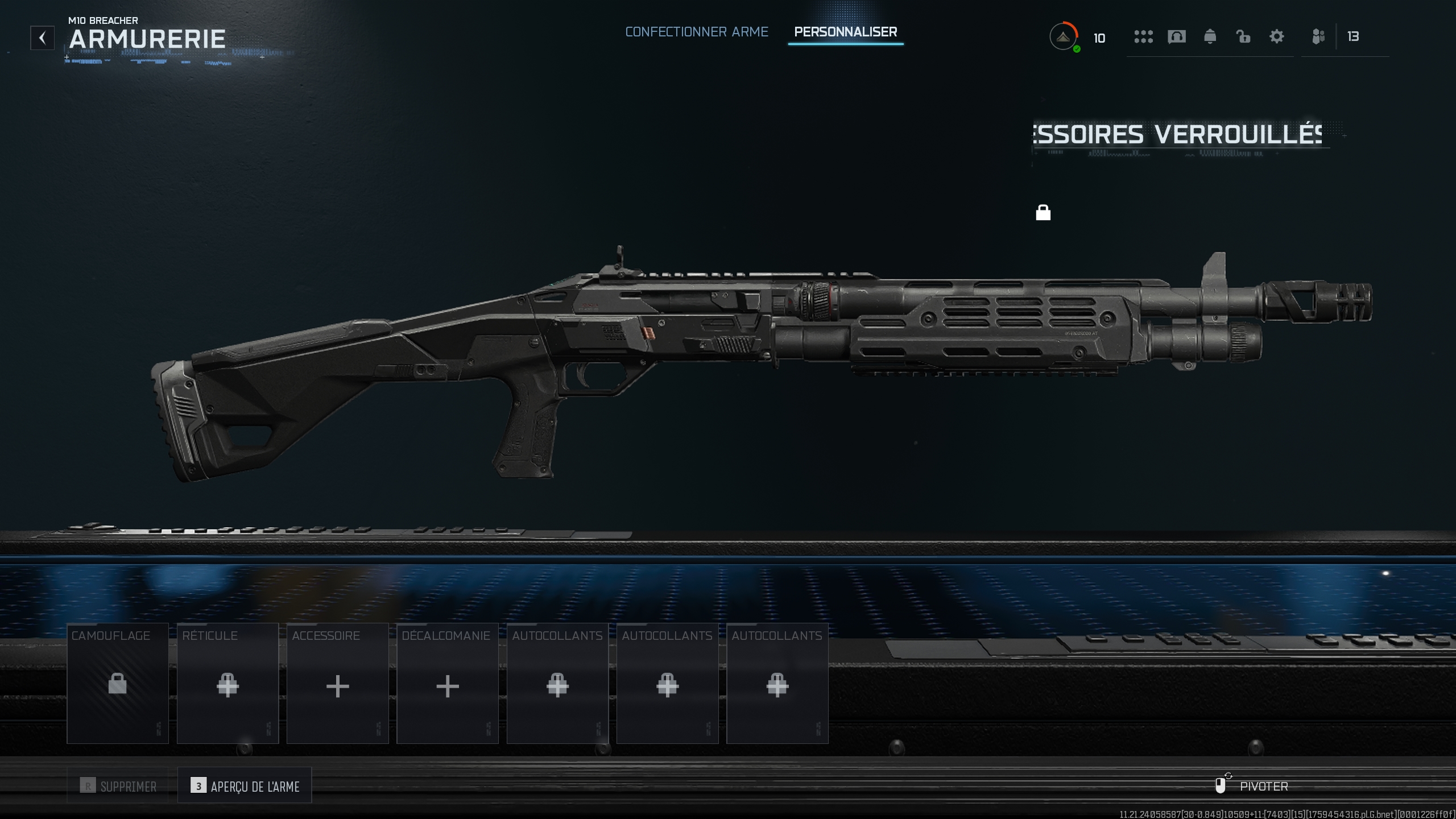Add a DÉCALCOMANIE to the weapon
The image size is (1456, 819).
447,684
